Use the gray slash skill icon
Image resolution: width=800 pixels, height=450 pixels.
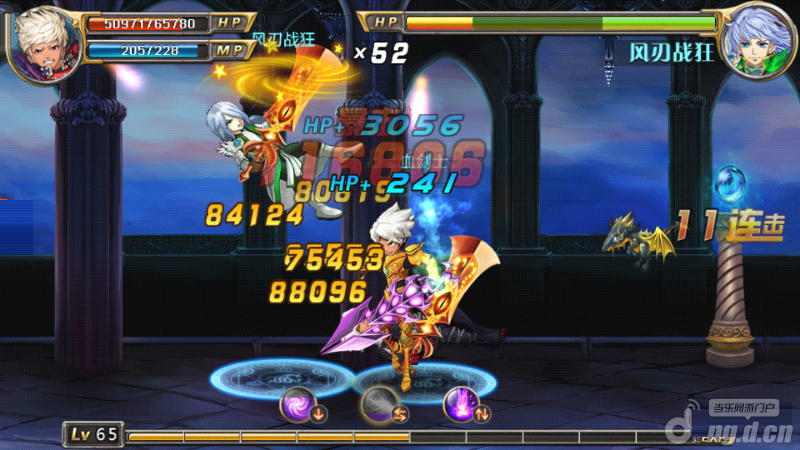tap(380, 405)
